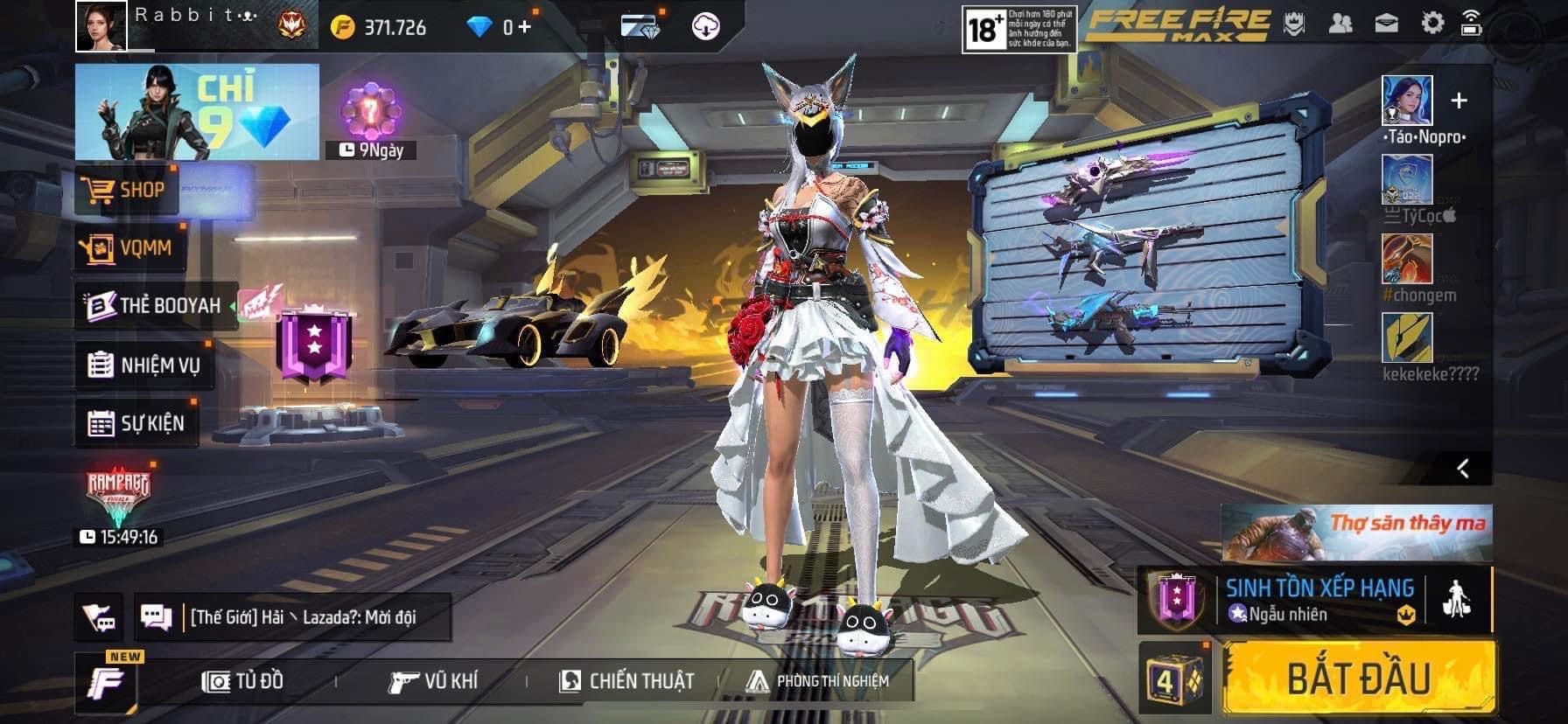This screenshot has width=1568, height=724.
Task: Open the Thợ săn thây ma banner
Action: 1356,533
